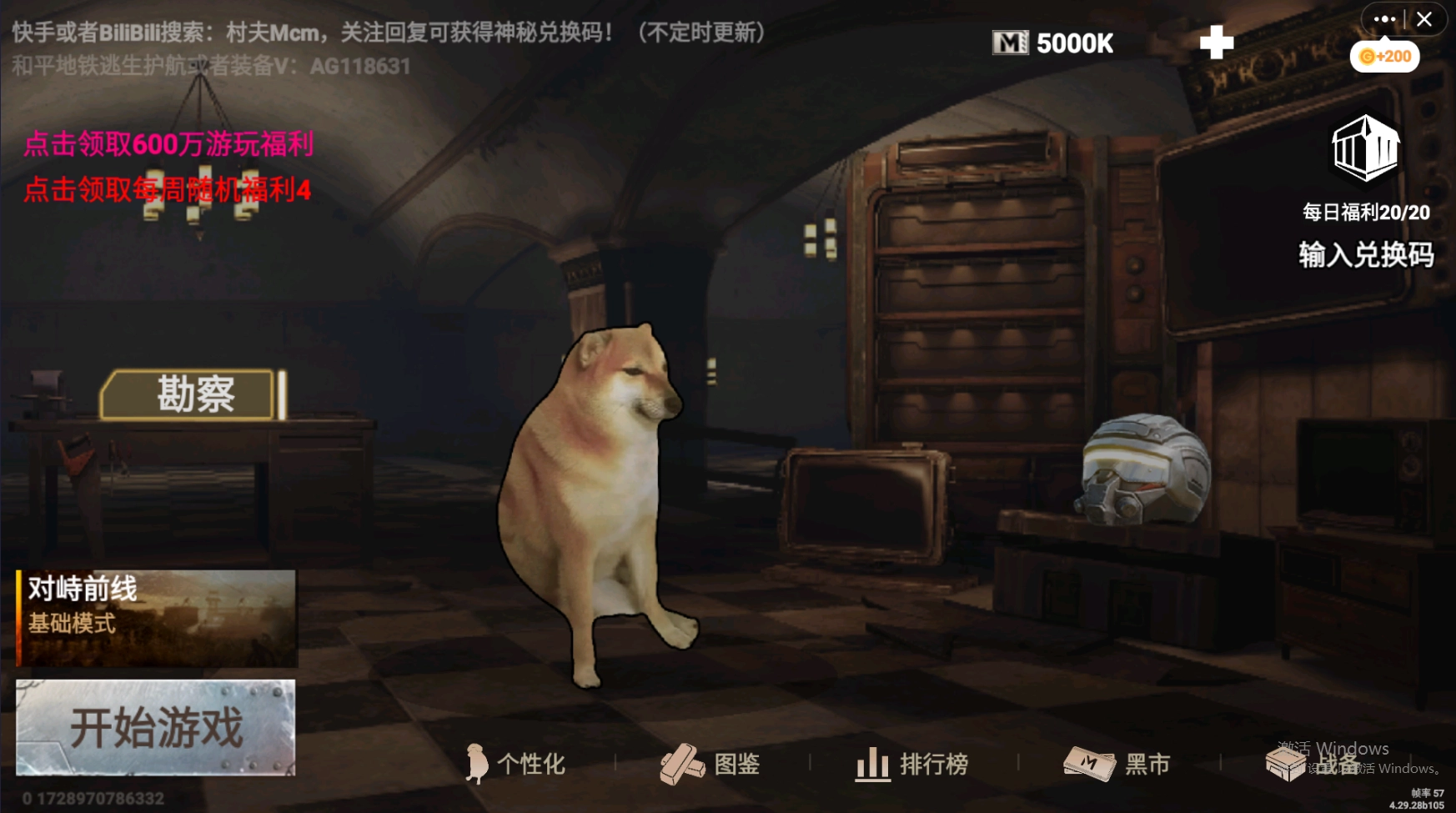
Task: Toggle the 每日福利20/20 daily reward counter
Action: [1365, 212]
